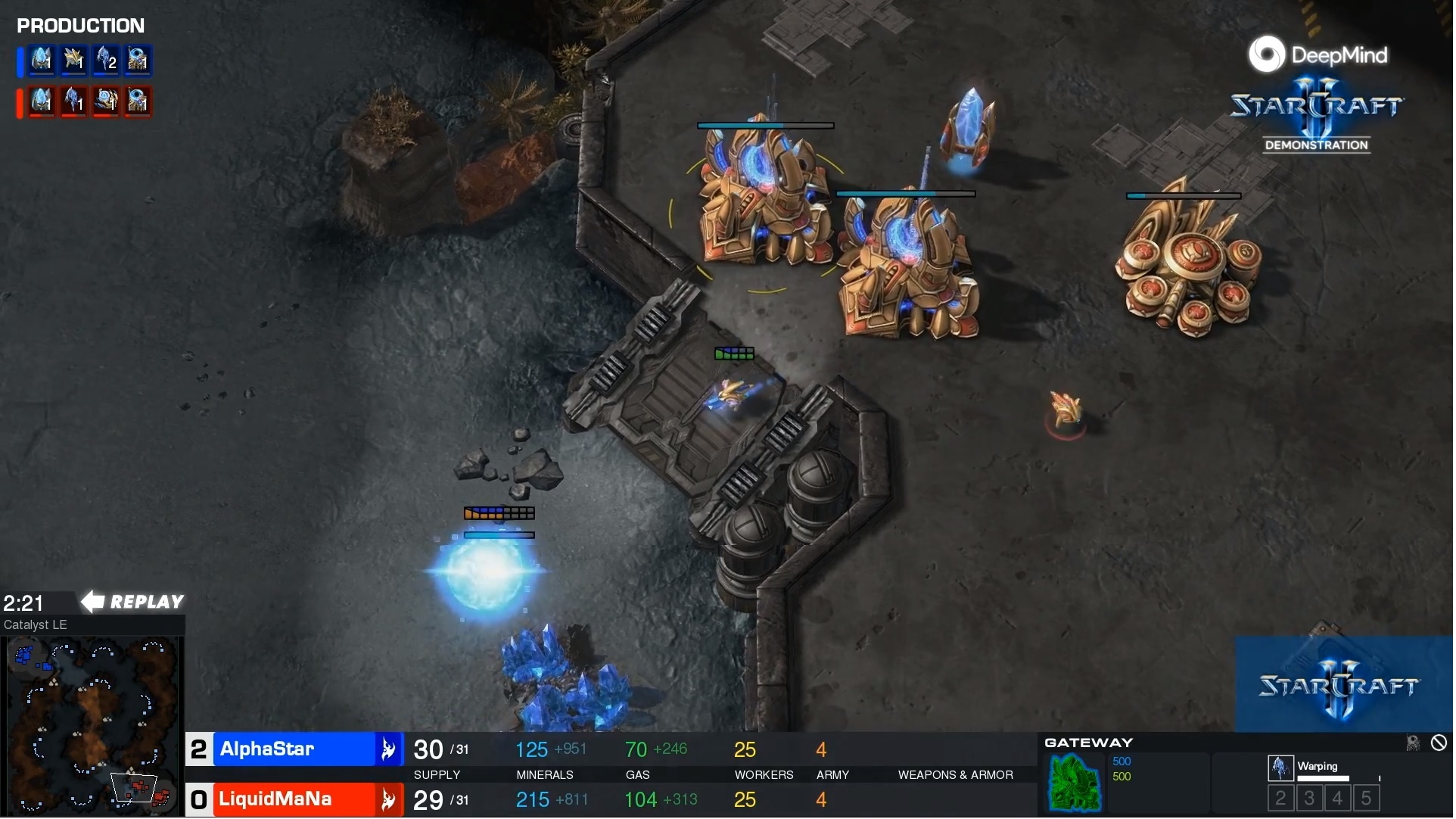The image size is (1456, 819).
Task: Click AlphaStar's Protoss faction emblem
Action: [389, 749]
